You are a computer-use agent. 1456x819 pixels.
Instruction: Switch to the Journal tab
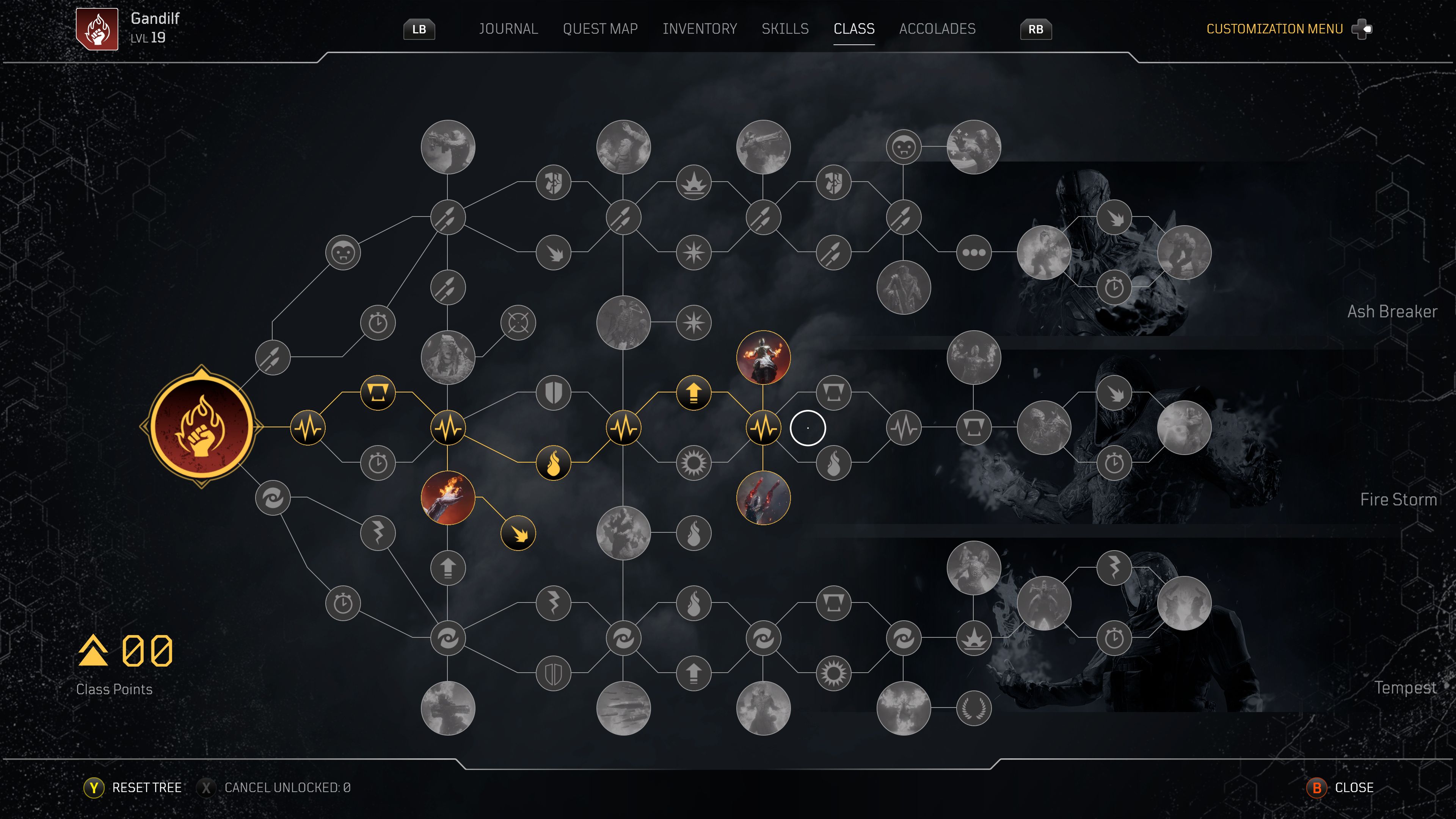coord(508,29)
